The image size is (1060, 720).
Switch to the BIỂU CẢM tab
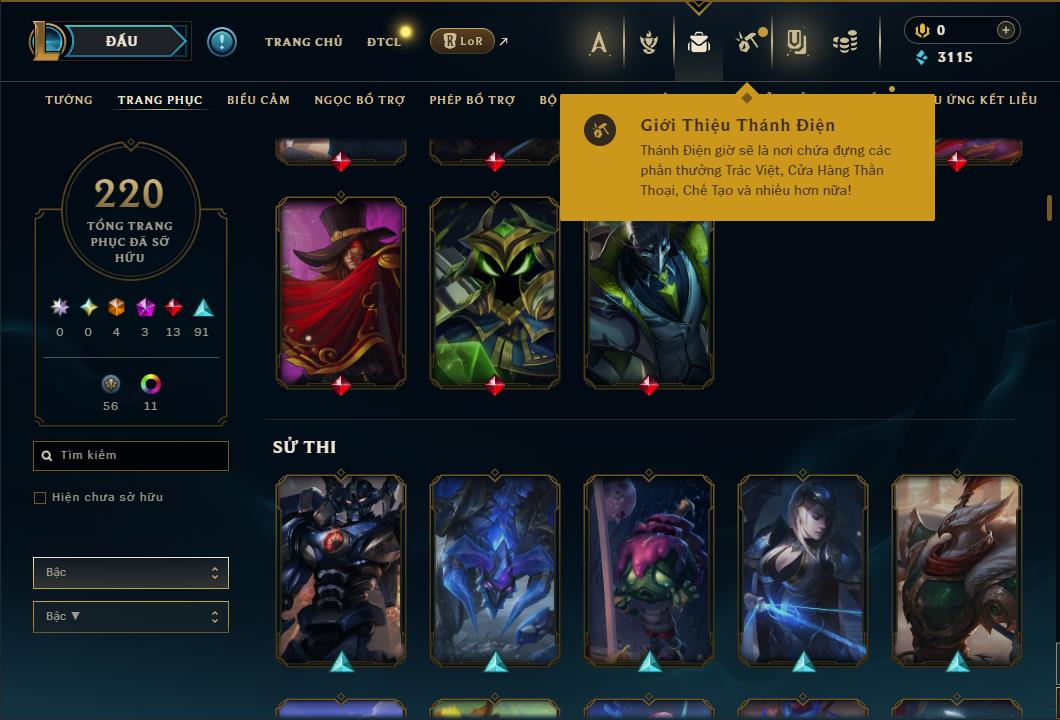pyautogui.click(x=258, y=100)
